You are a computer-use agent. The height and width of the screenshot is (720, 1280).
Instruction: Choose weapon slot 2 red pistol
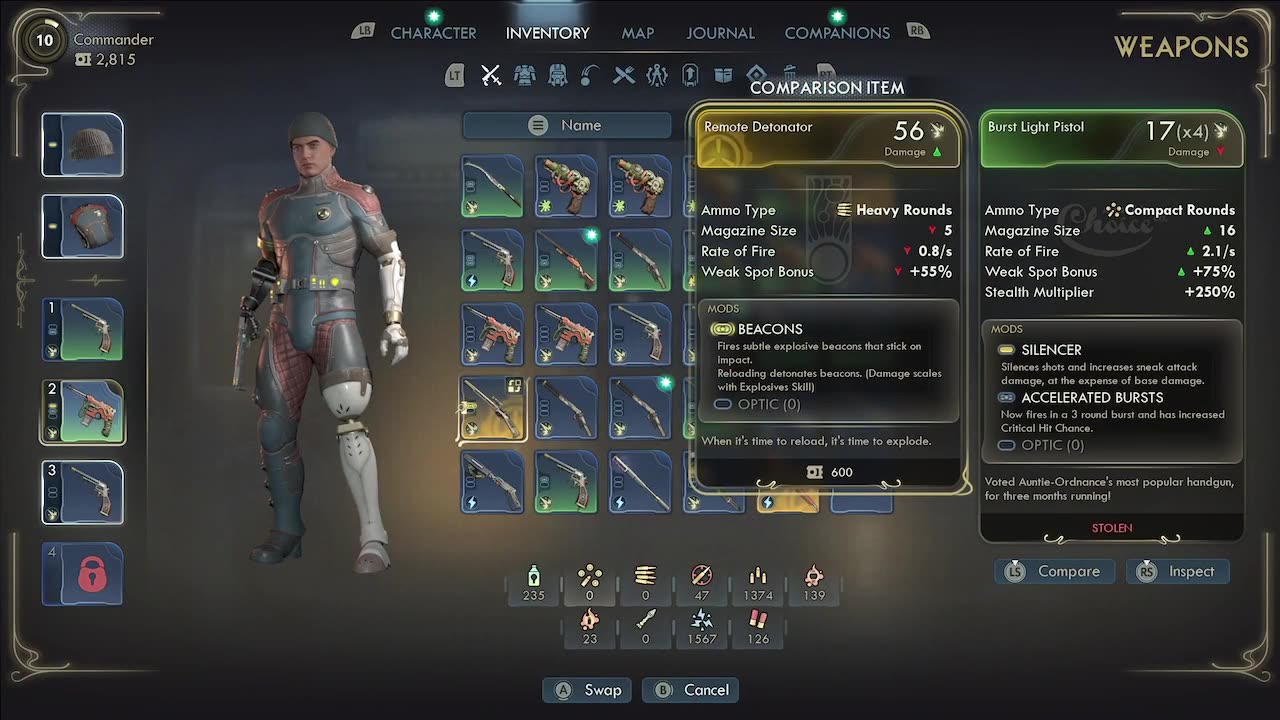82,411
